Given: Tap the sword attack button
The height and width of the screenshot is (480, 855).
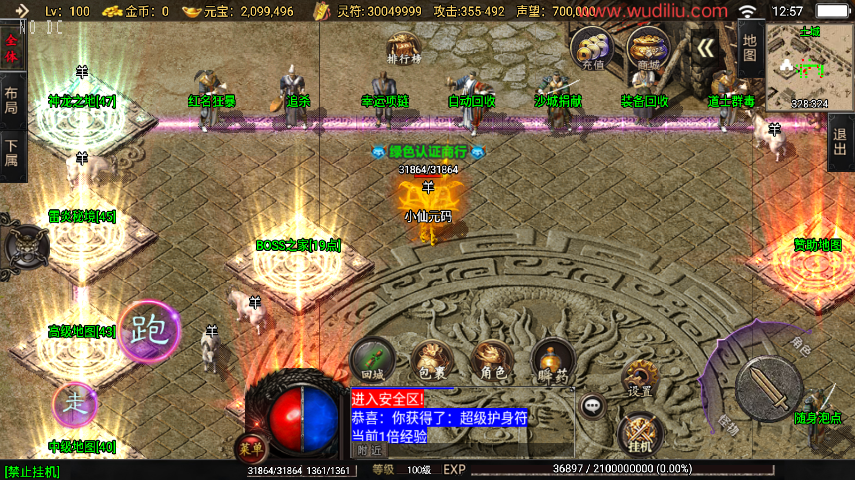Looking at the screenshot, I should click(x=768, y=386).
